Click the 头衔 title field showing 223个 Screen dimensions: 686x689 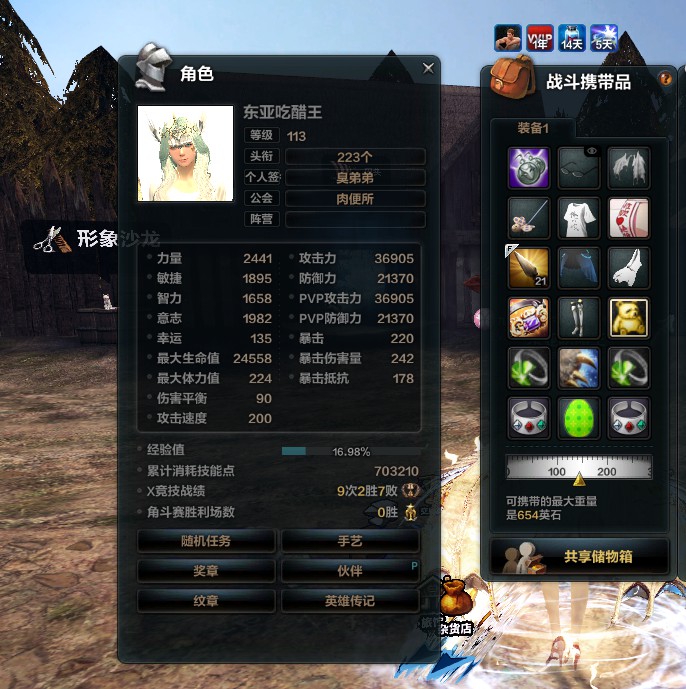pos(355,156)
